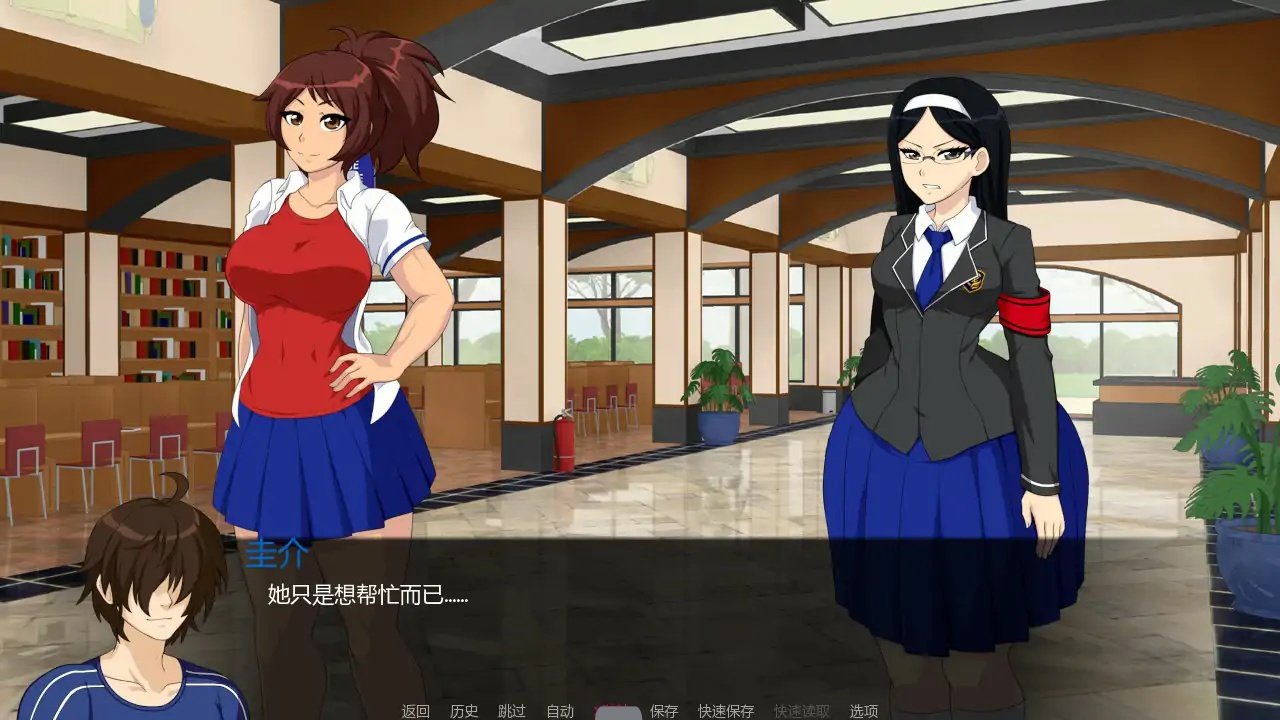Click the red fire extinguisher in the scene
This screenshot has height=720, width=1280.
click(564, 440)
